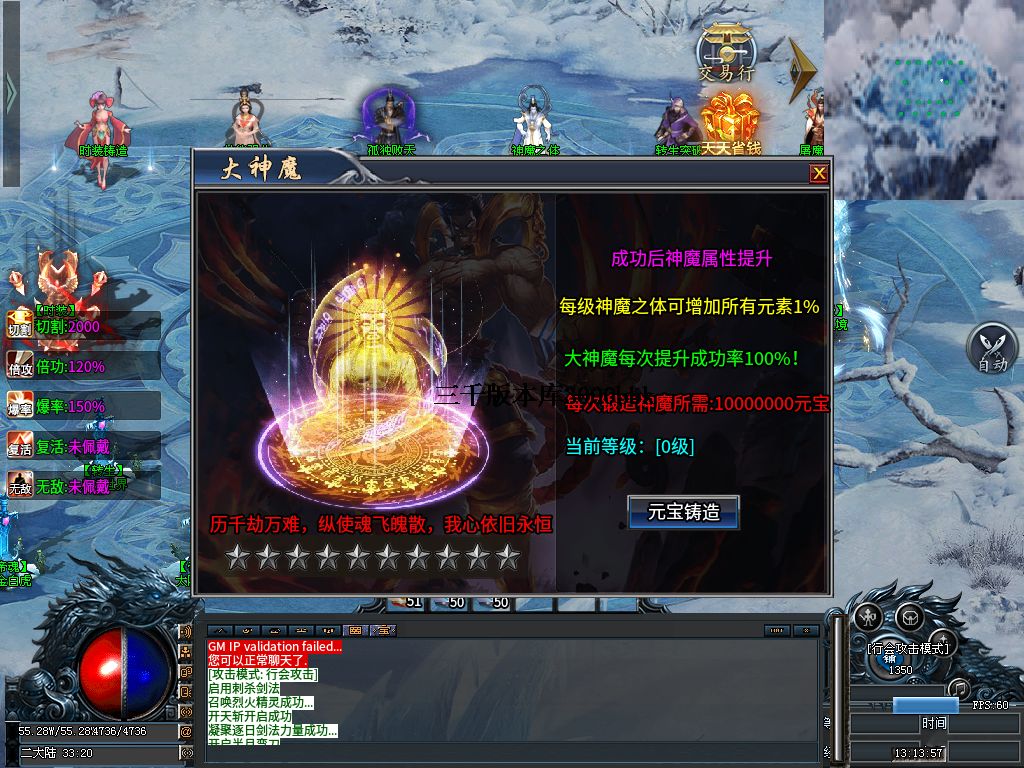
Task: Select the 复活 revive icon
Action: [x=20, y=445]
